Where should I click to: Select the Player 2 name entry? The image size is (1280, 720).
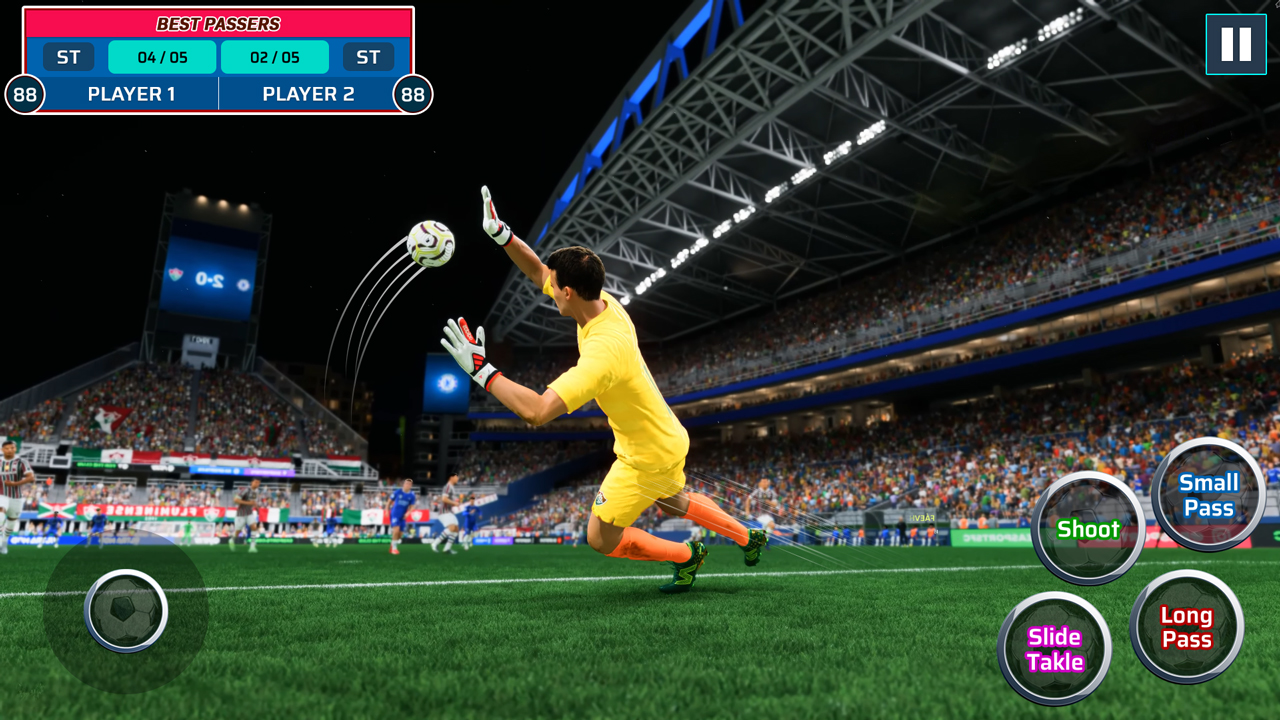[x=310, y=94]
